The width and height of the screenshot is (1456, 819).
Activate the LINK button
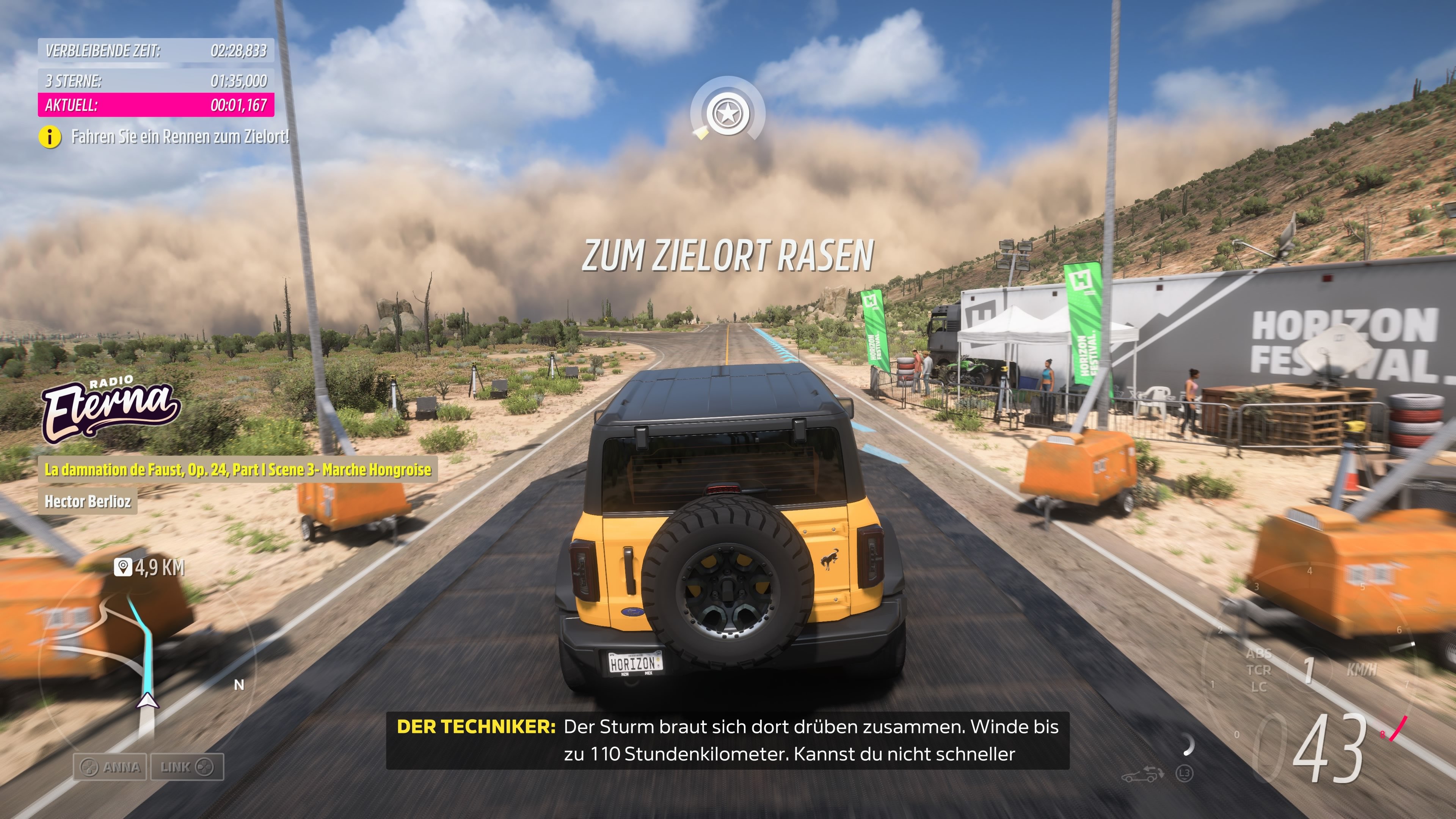[x=187, y=767]
